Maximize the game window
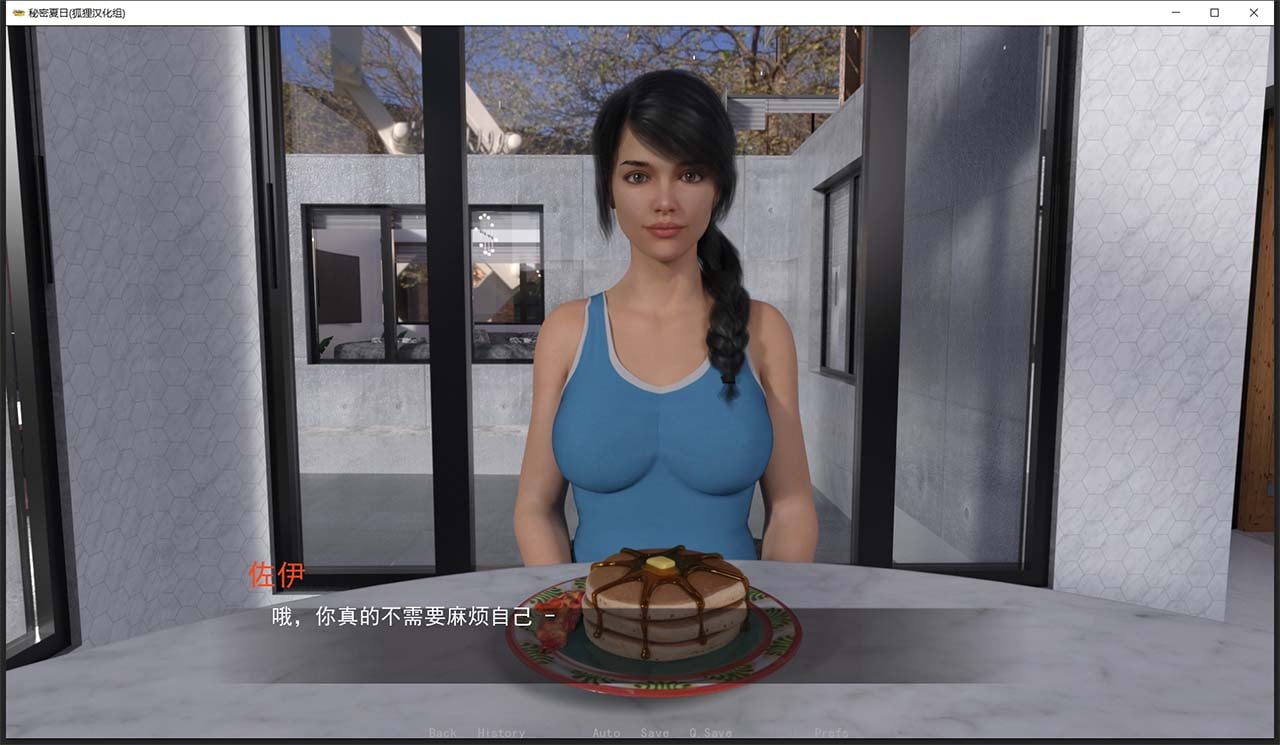Screen dimensions: 1280x745 pos(1214,13)
